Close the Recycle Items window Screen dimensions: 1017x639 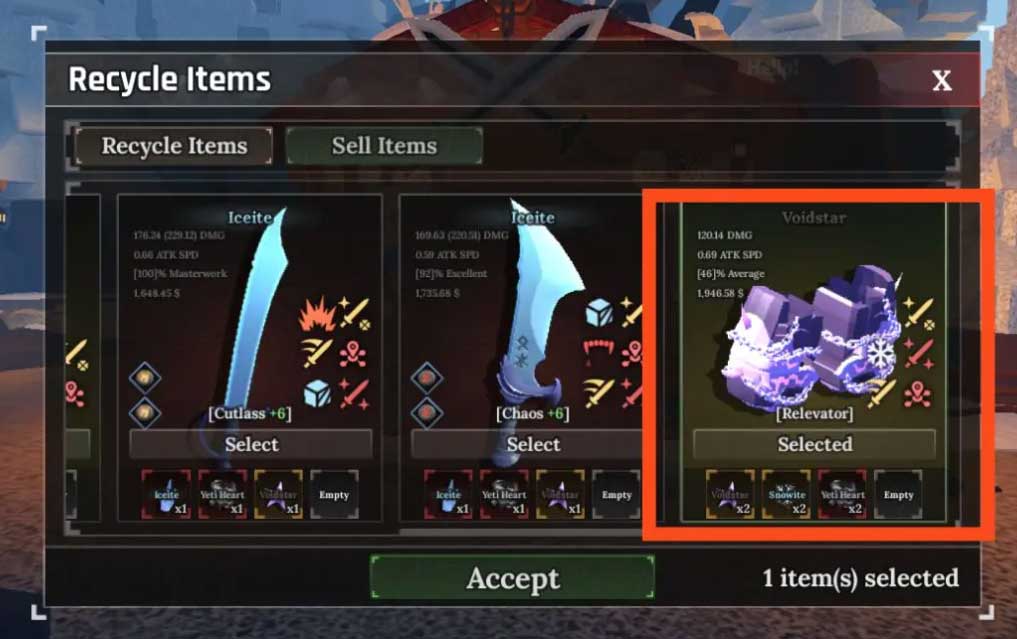click(x=941, y=81)
